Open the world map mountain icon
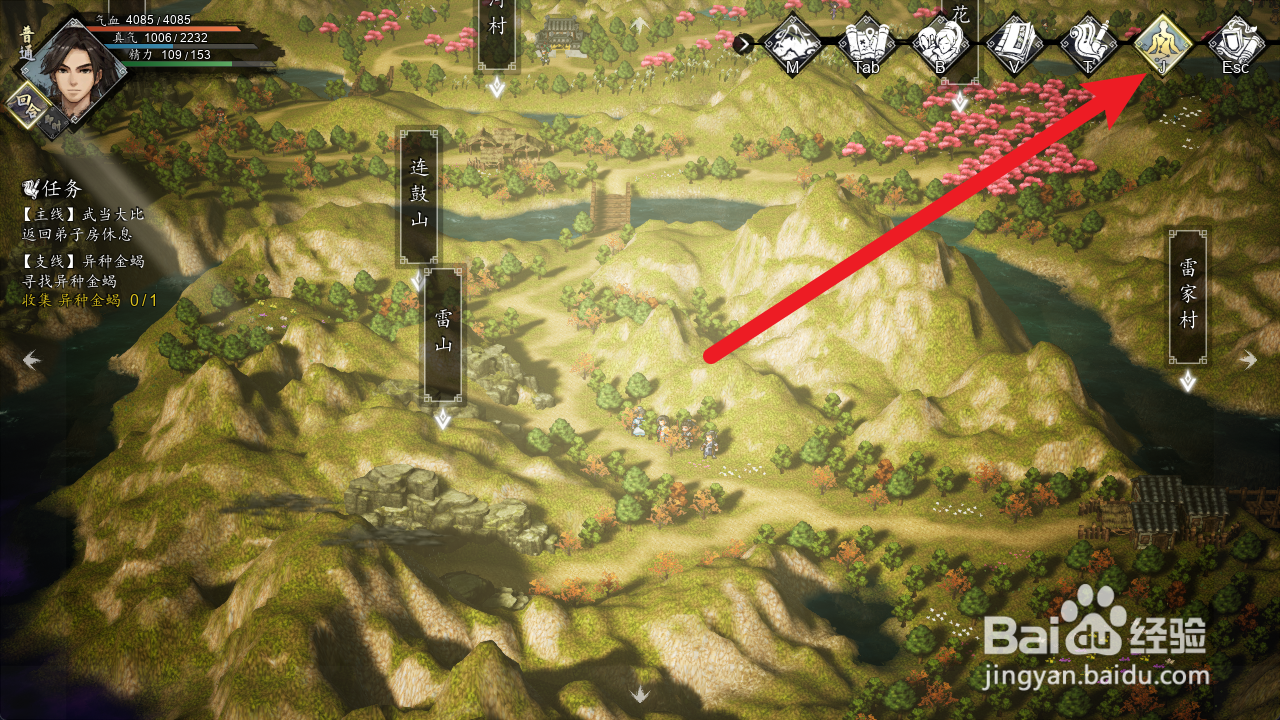The width and height of the screenshot is (1280, 720). pos(793,43)
